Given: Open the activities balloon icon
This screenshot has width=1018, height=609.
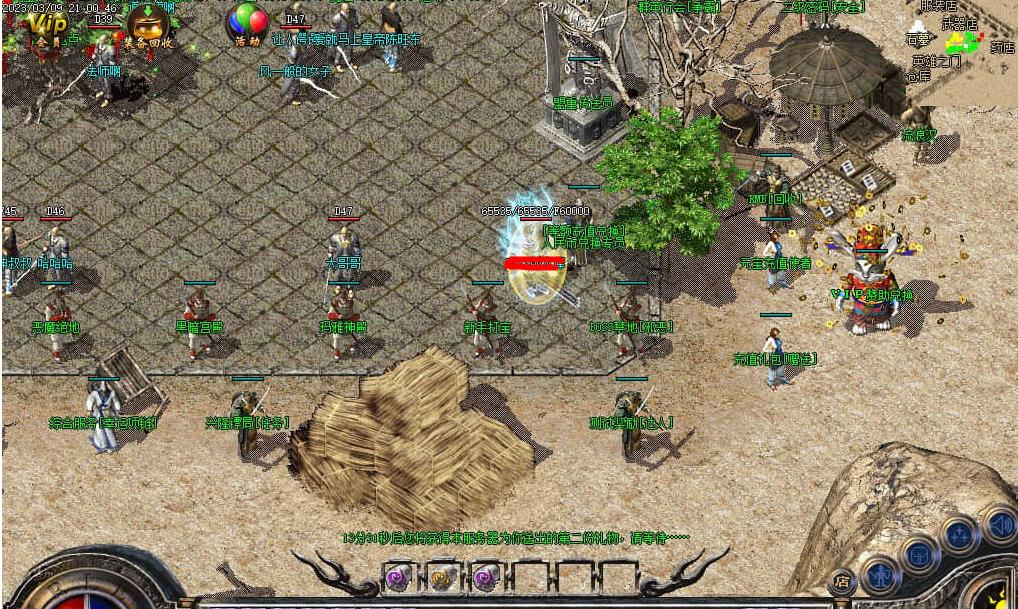Looking at the screenshot, I should pyautogui.click(x=247, y=24).
